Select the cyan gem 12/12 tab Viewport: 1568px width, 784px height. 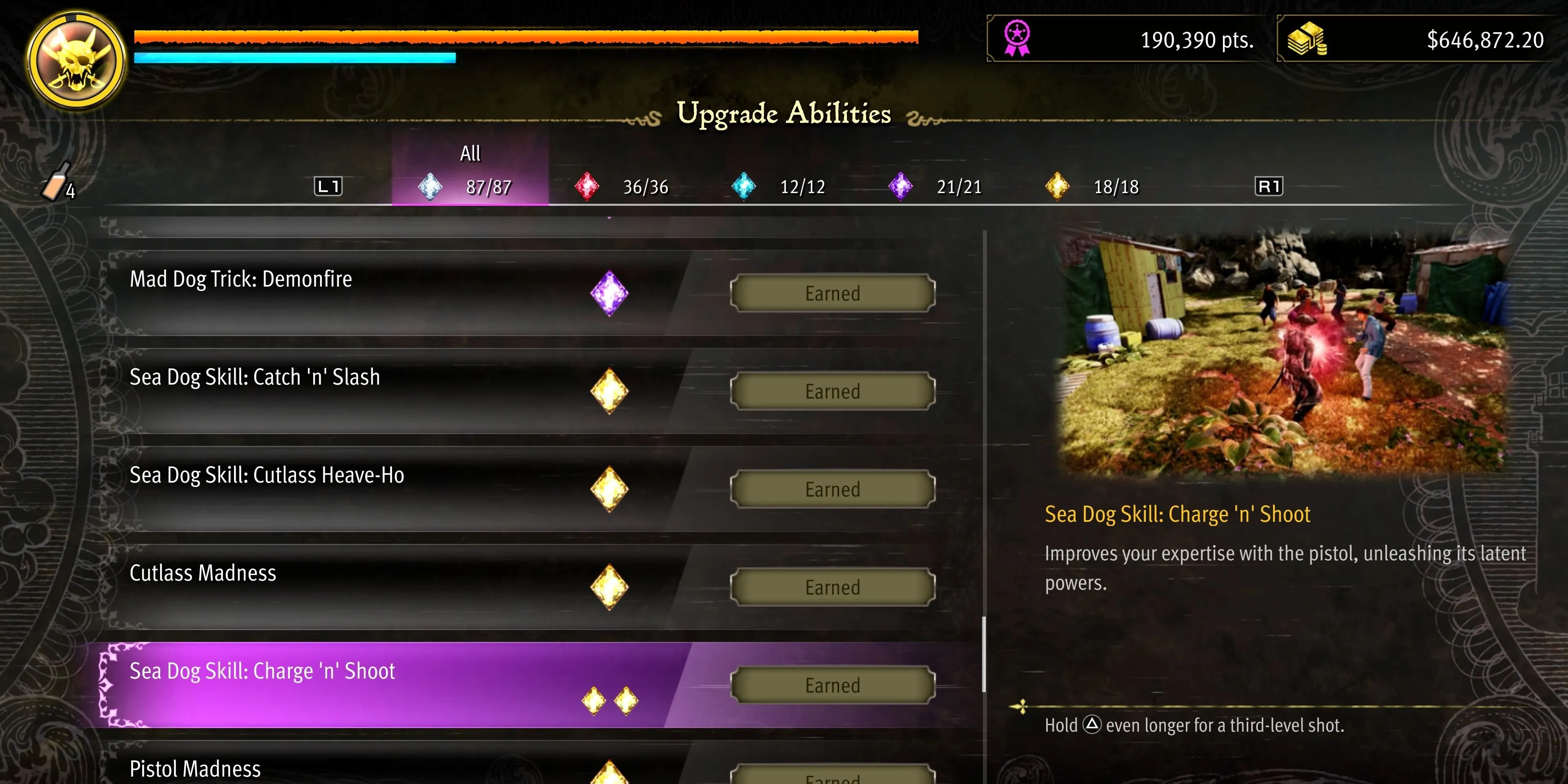(779, 186)
